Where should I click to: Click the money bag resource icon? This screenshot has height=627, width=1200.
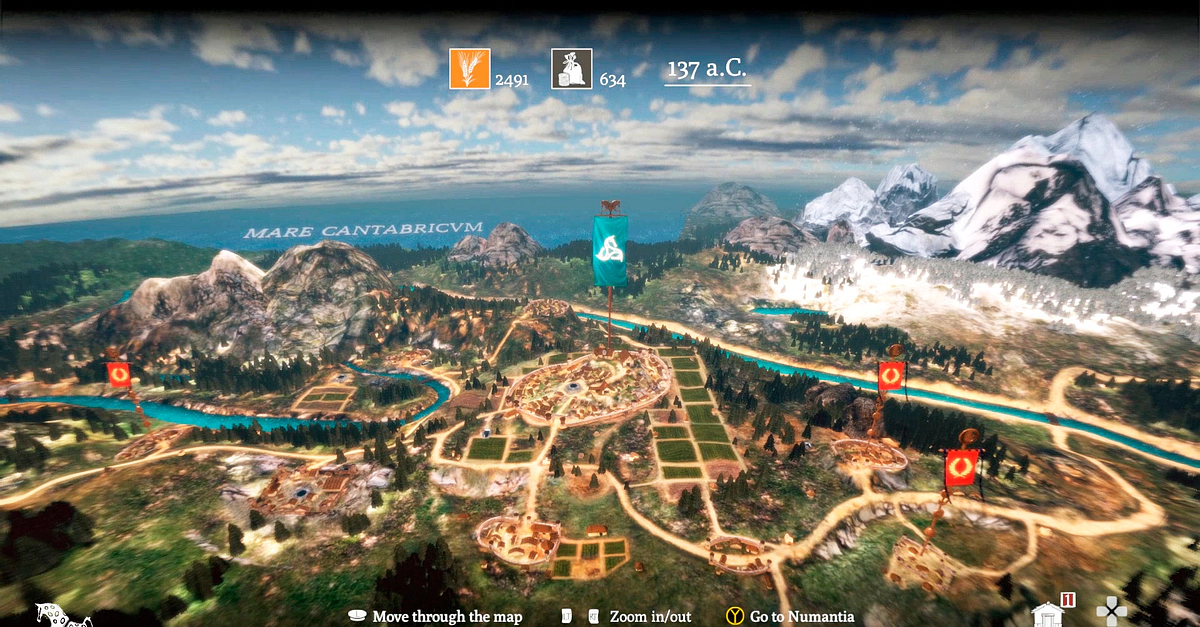tap(572, 69)
